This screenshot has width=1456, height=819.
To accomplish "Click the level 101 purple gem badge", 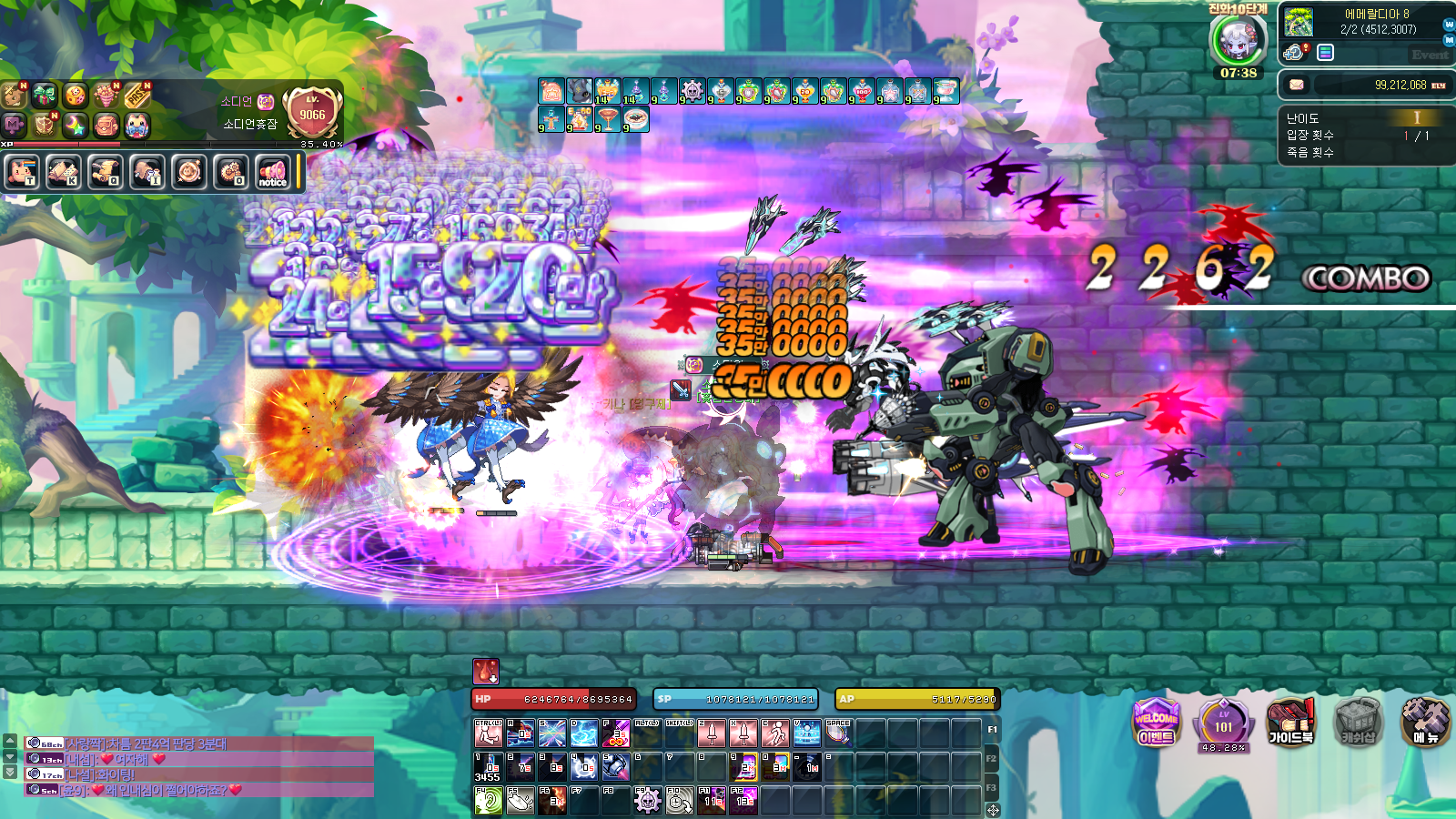I will coord(1223,723).
